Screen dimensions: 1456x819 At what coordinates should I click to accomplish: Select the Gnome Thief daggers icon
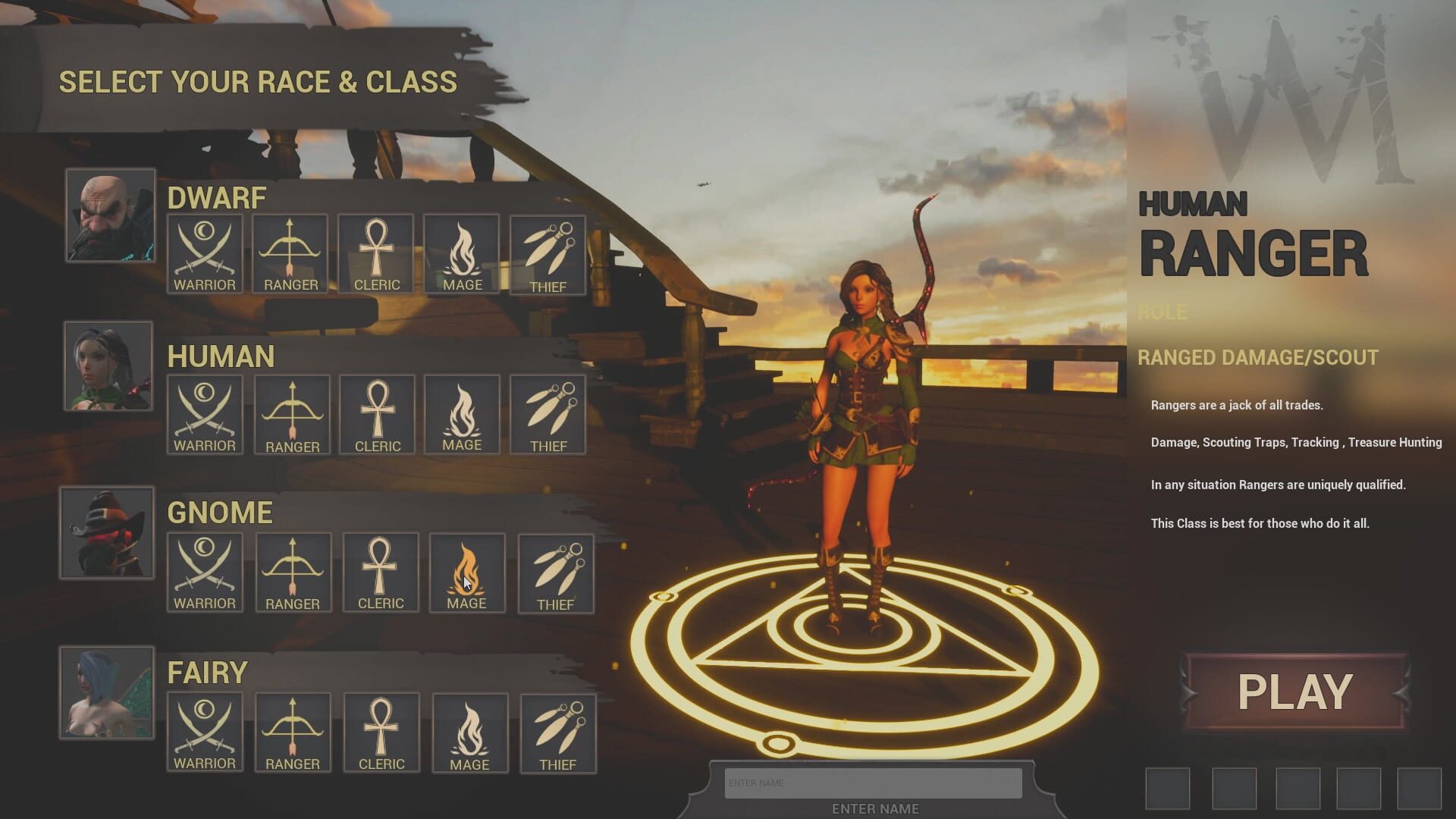click(x=555, y=573)
